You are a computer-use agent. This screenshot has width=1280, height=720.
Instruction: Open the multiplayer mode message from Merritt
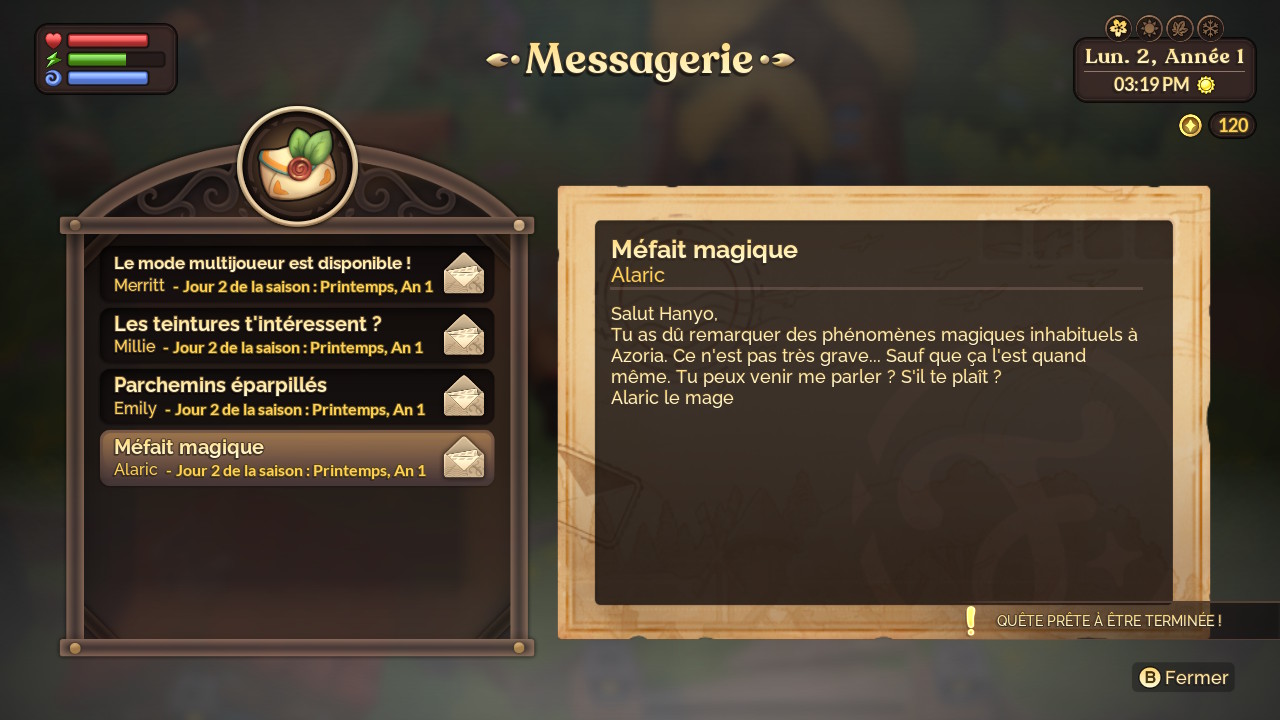[297, 274]
